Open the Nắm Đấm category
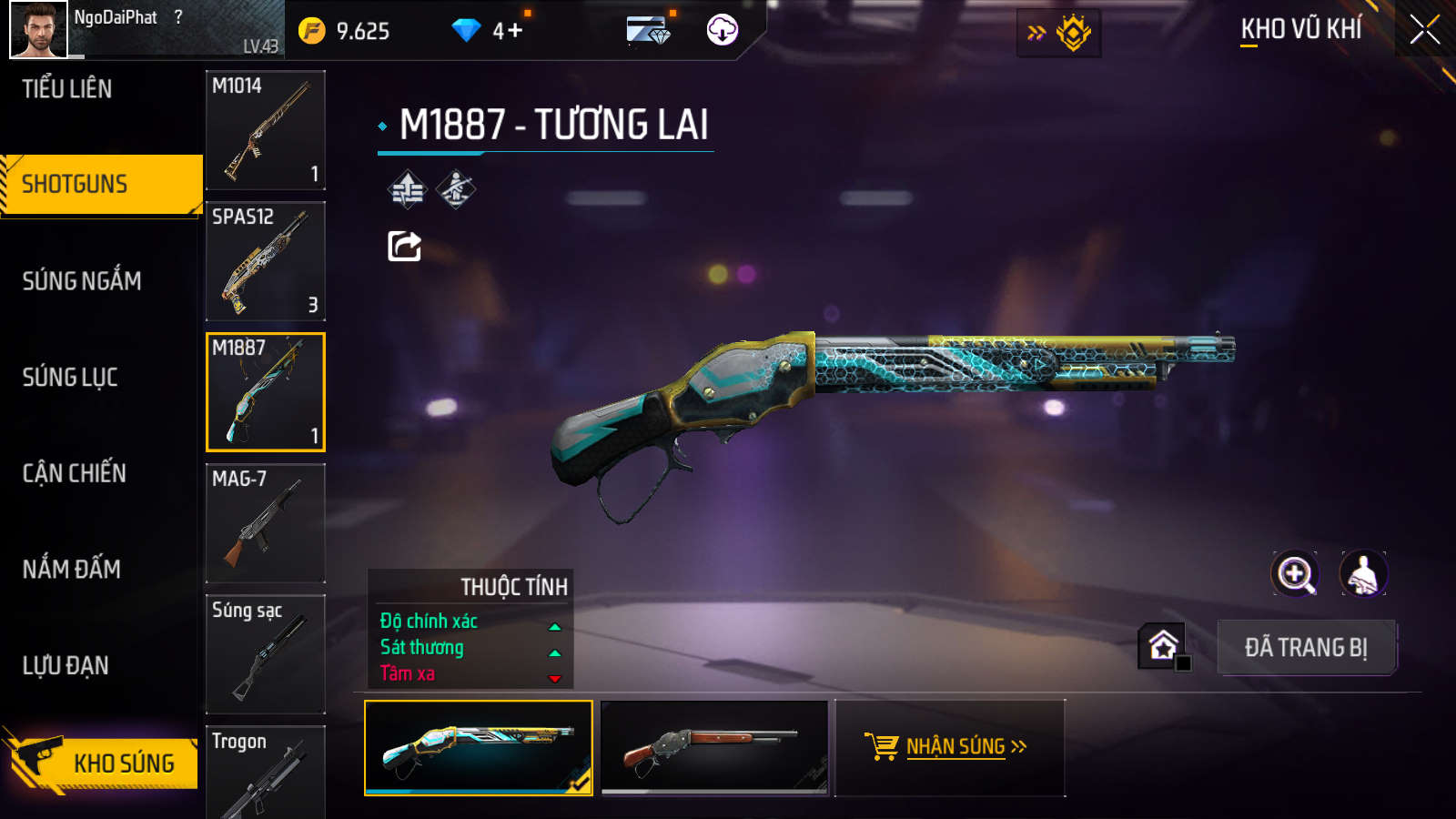Image resolution: width=1456 pixels, height=819 pixels. click(x=72, y=570)
